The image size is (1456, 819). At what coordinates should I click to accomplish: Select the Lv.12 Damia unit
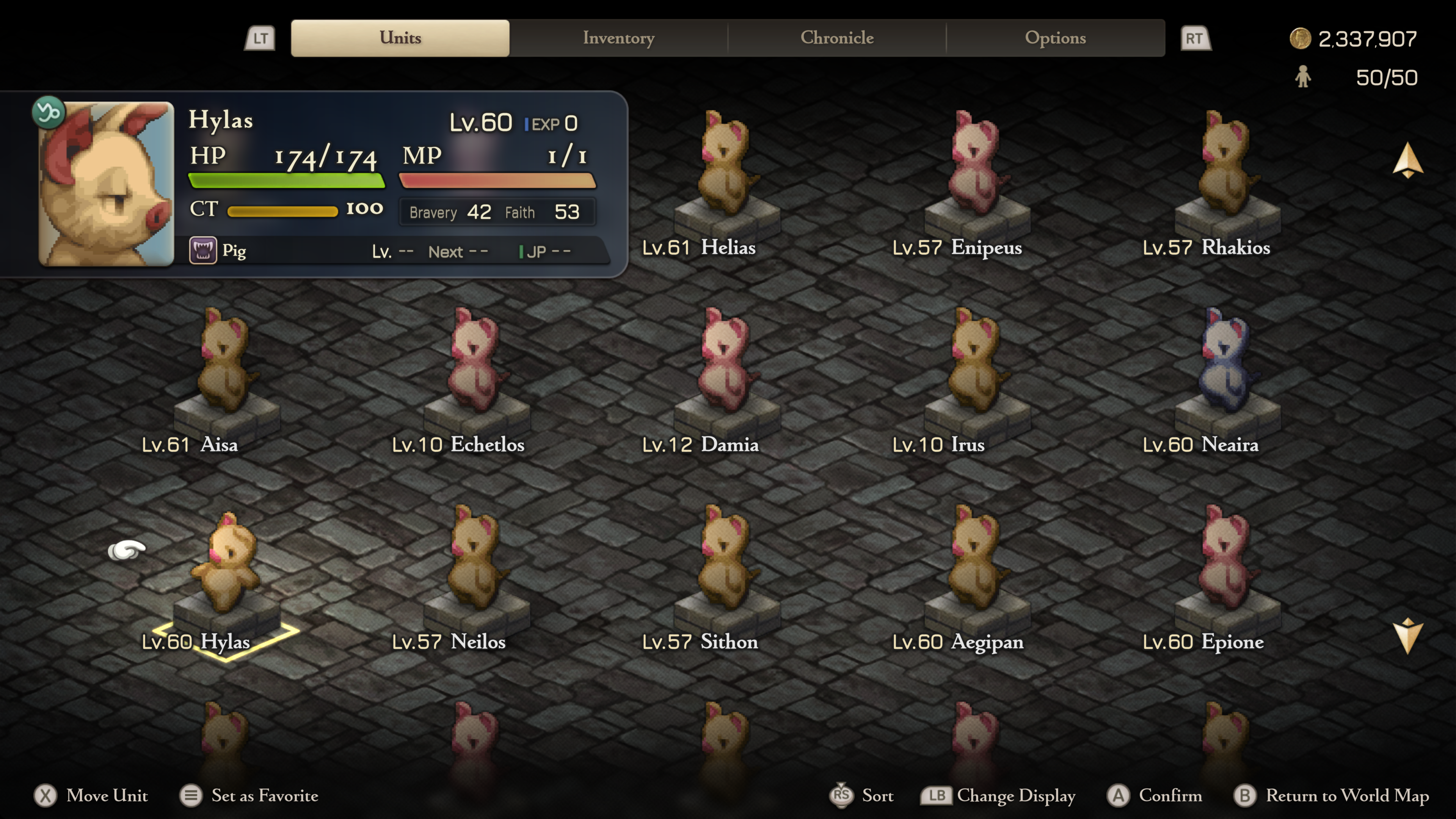click(x=726, y=367)
